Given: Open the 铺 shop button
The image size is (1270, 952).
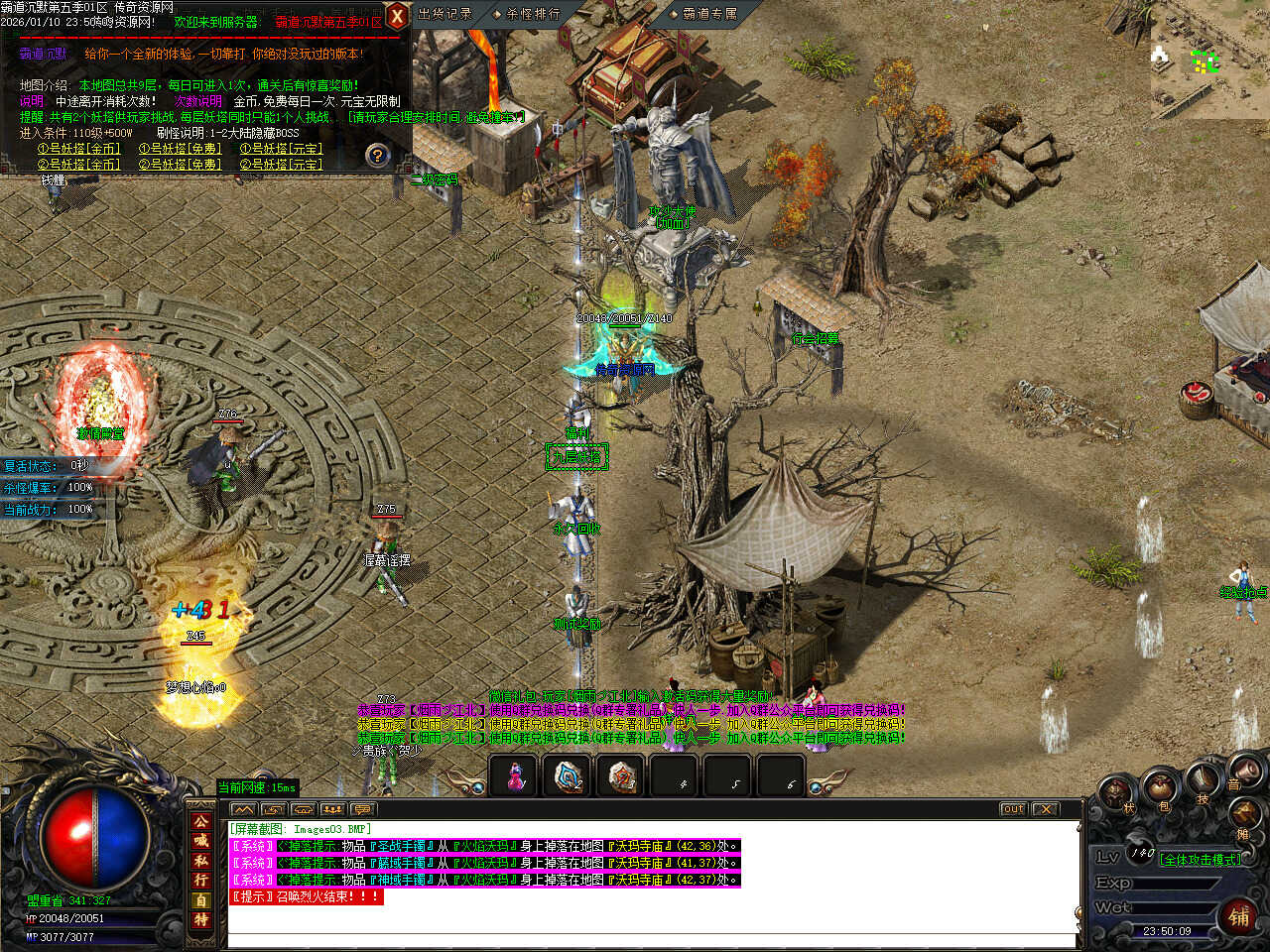Looking at the screenshot, I should tap(1239, 916).
